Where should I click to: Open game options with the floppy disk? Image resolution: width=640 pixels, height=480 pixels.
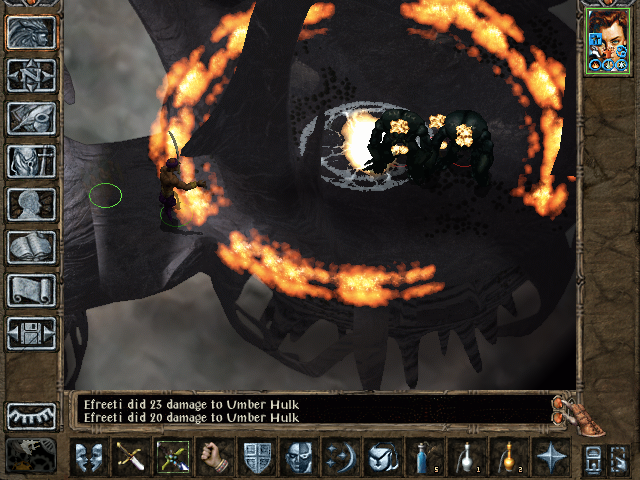tap(31, 333)
